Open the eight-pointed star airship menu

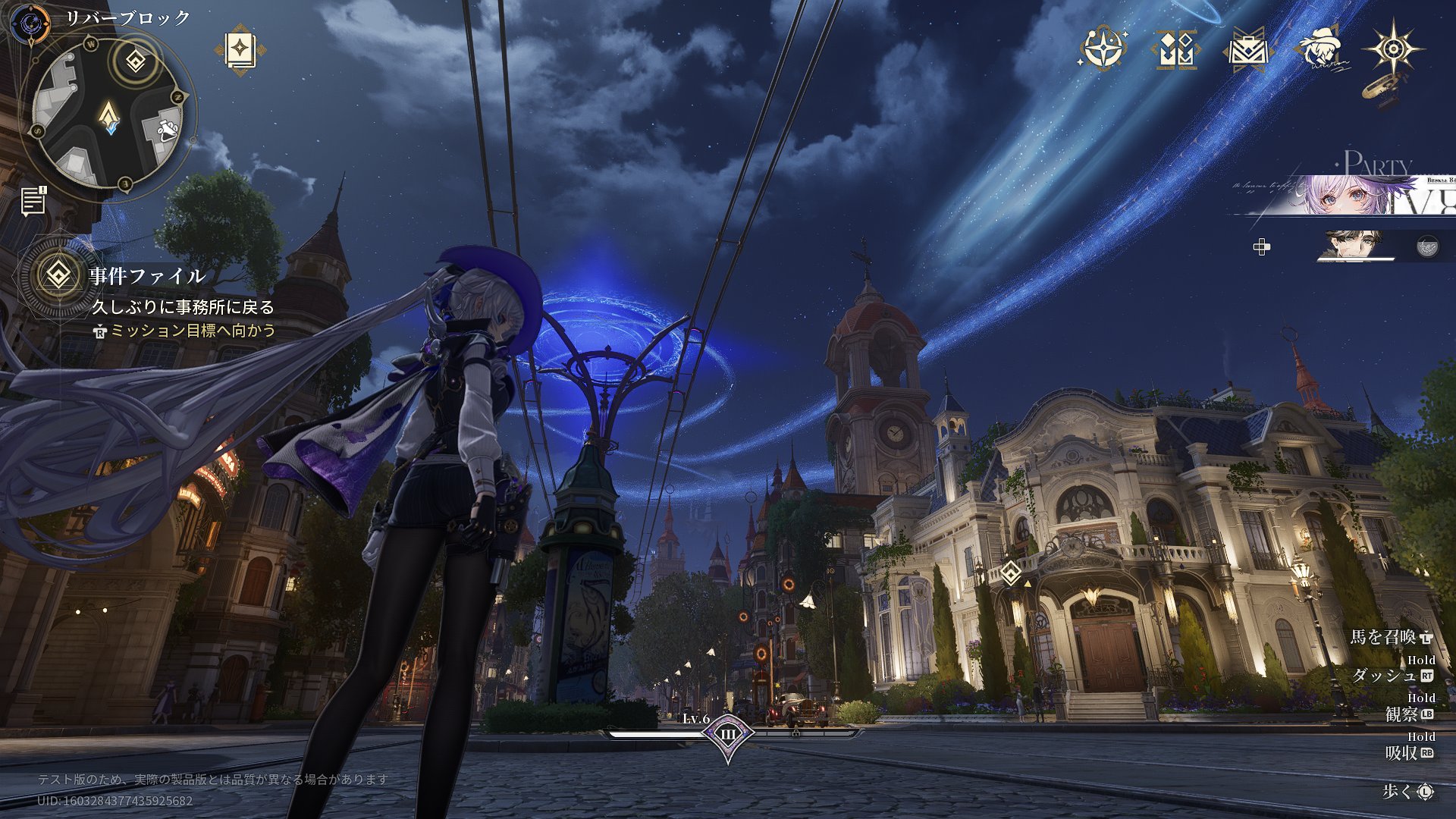pyautogui.click(x=1392, y=50)
